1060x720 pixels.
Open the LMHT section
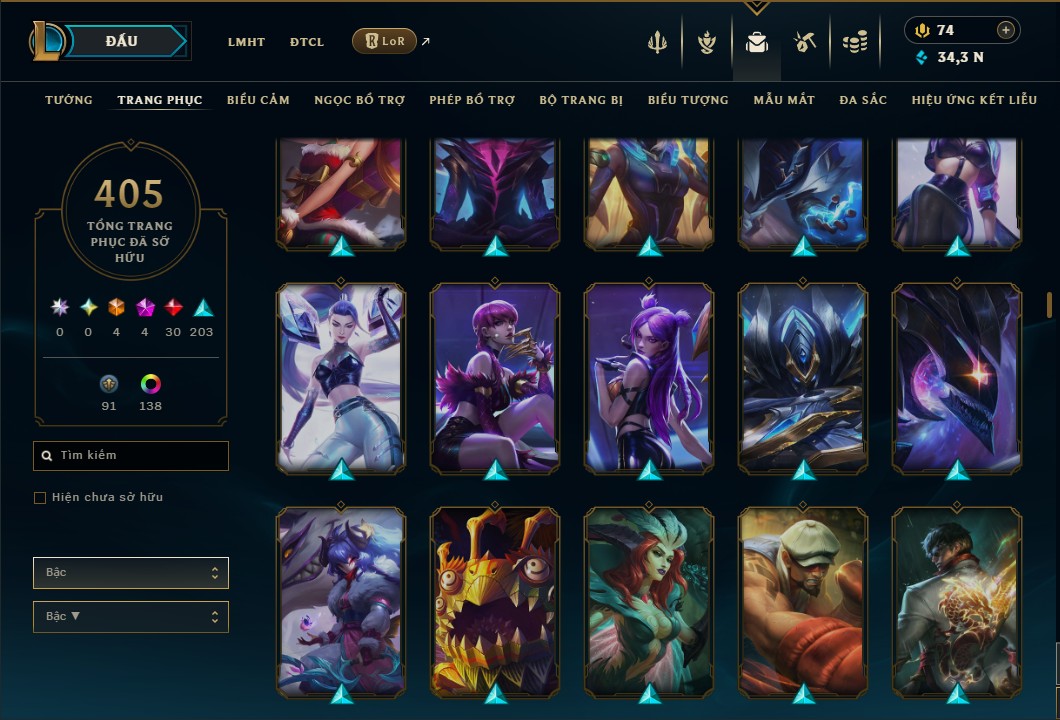246,42
